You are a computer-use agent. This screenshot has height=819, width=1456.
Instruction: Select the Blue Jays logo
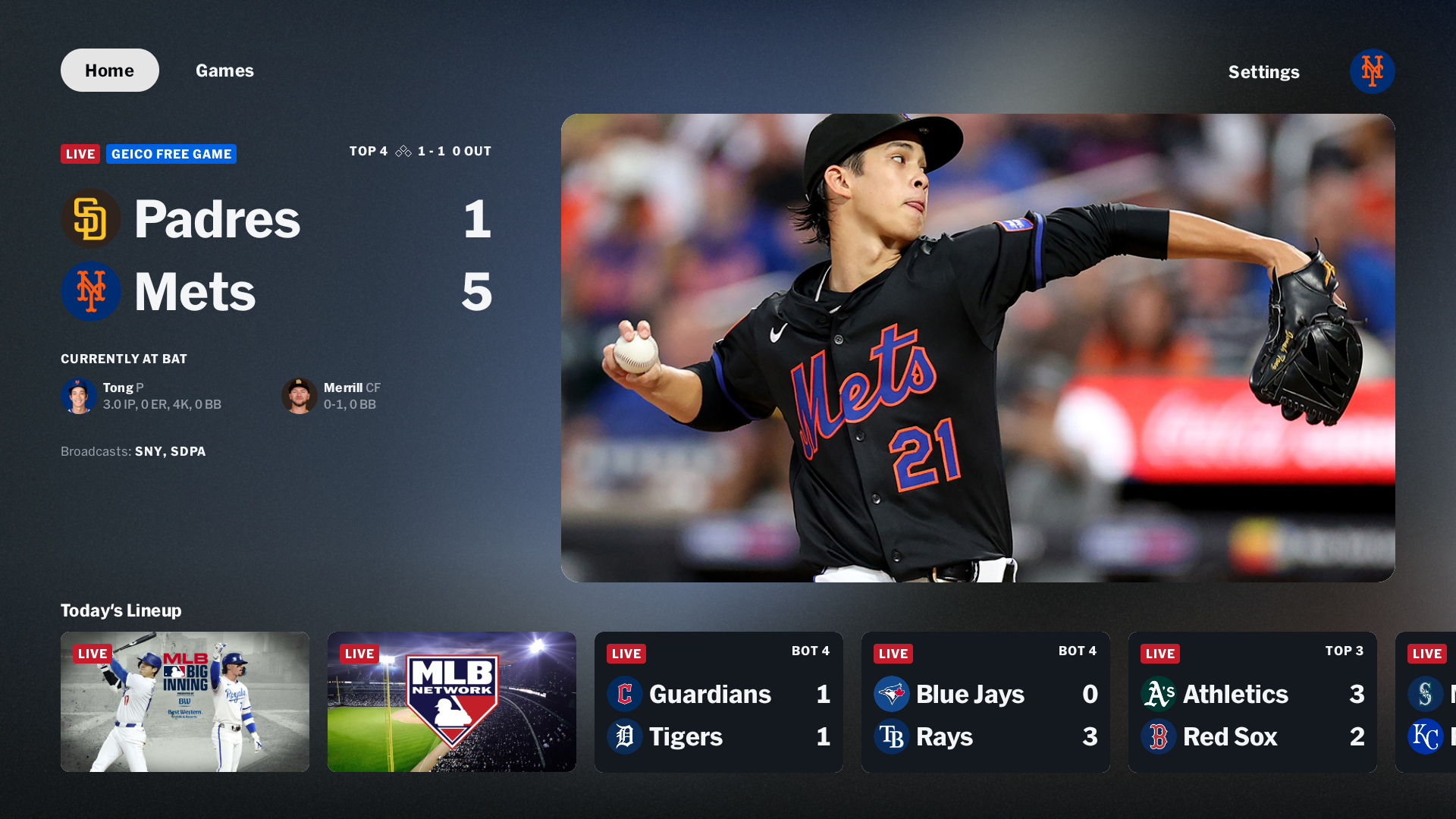892,694
